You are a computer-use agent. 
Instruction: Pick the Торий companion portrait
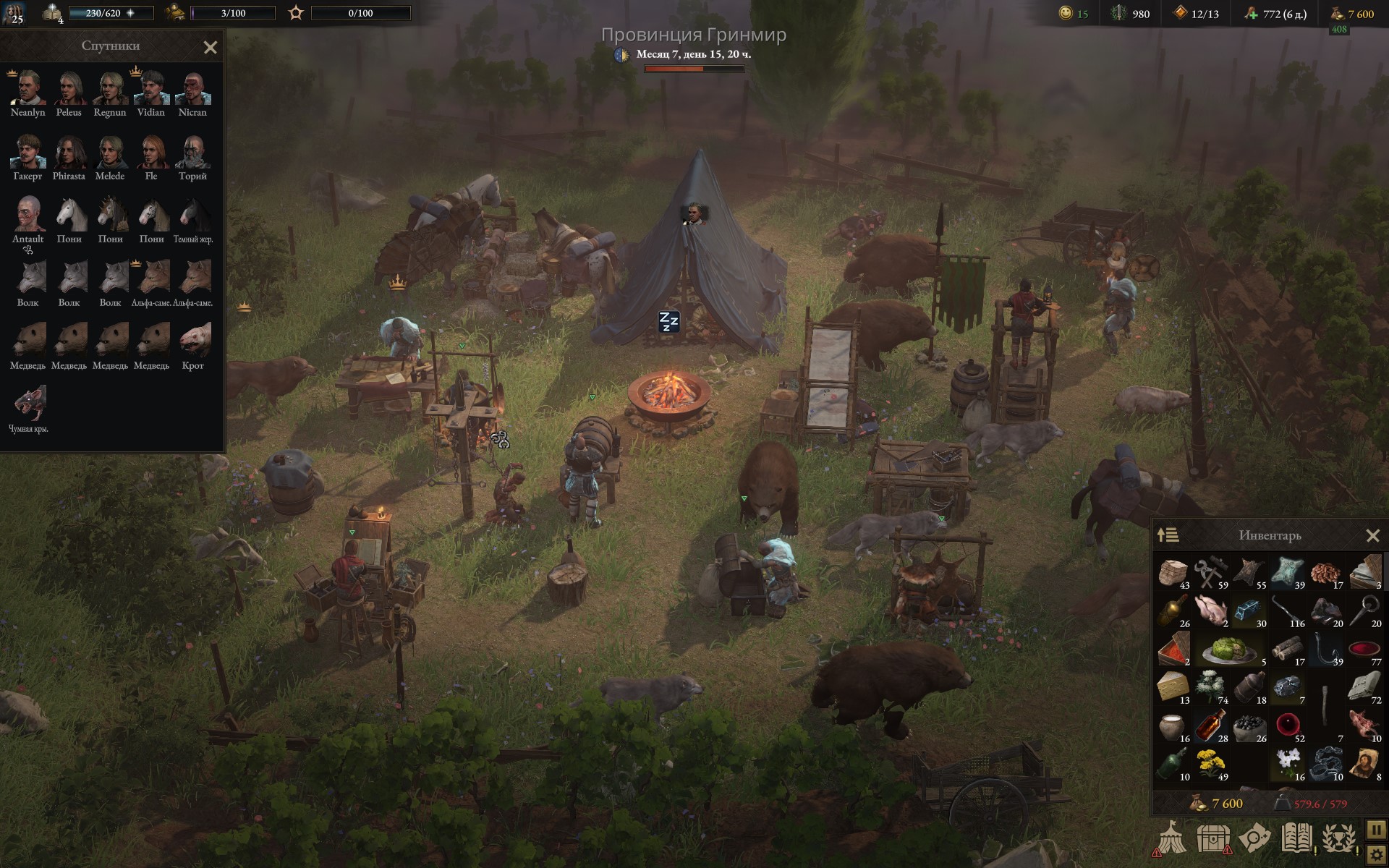[x=192, y=152]
